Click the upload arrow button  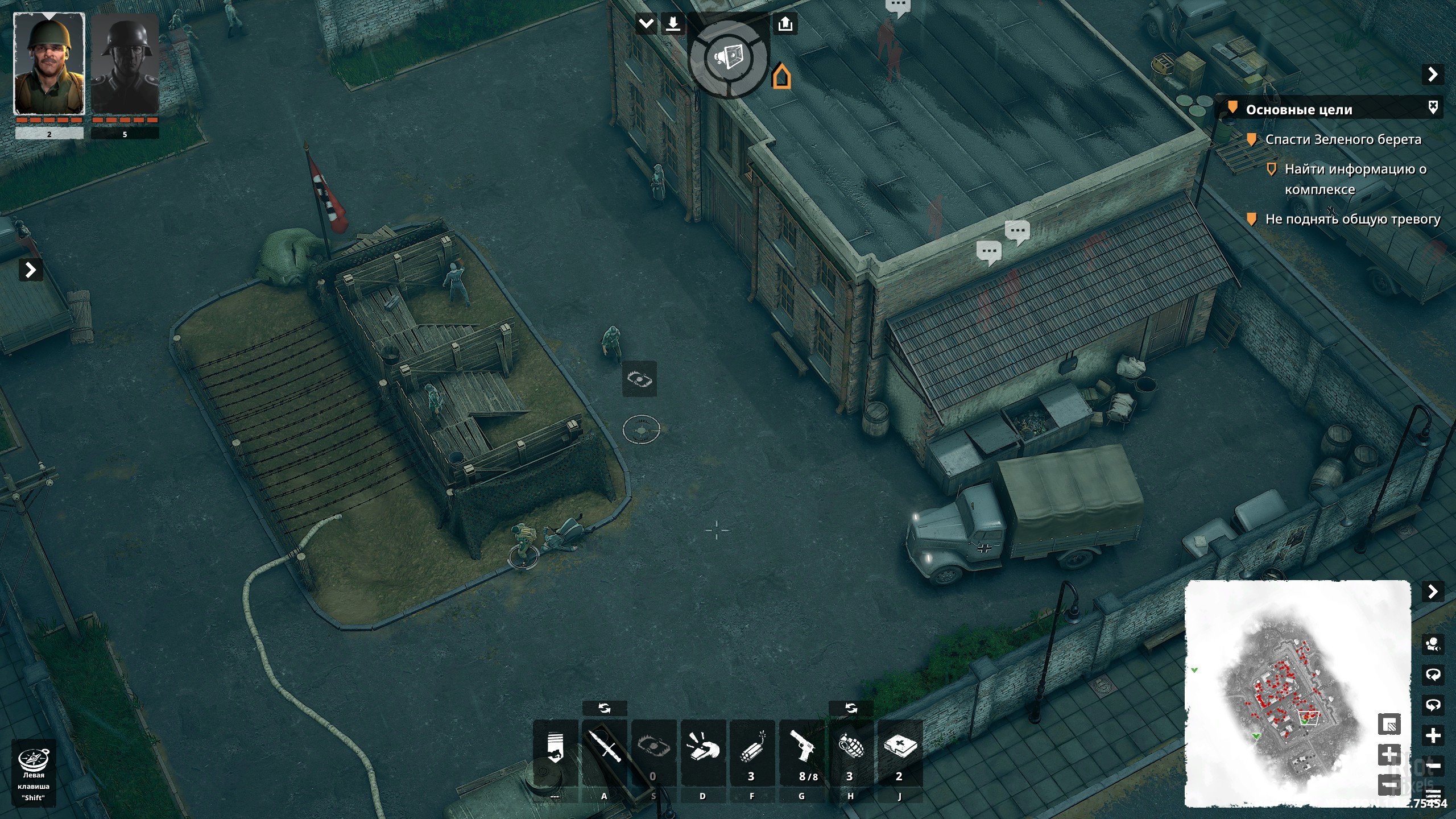[x=785, y=24]
